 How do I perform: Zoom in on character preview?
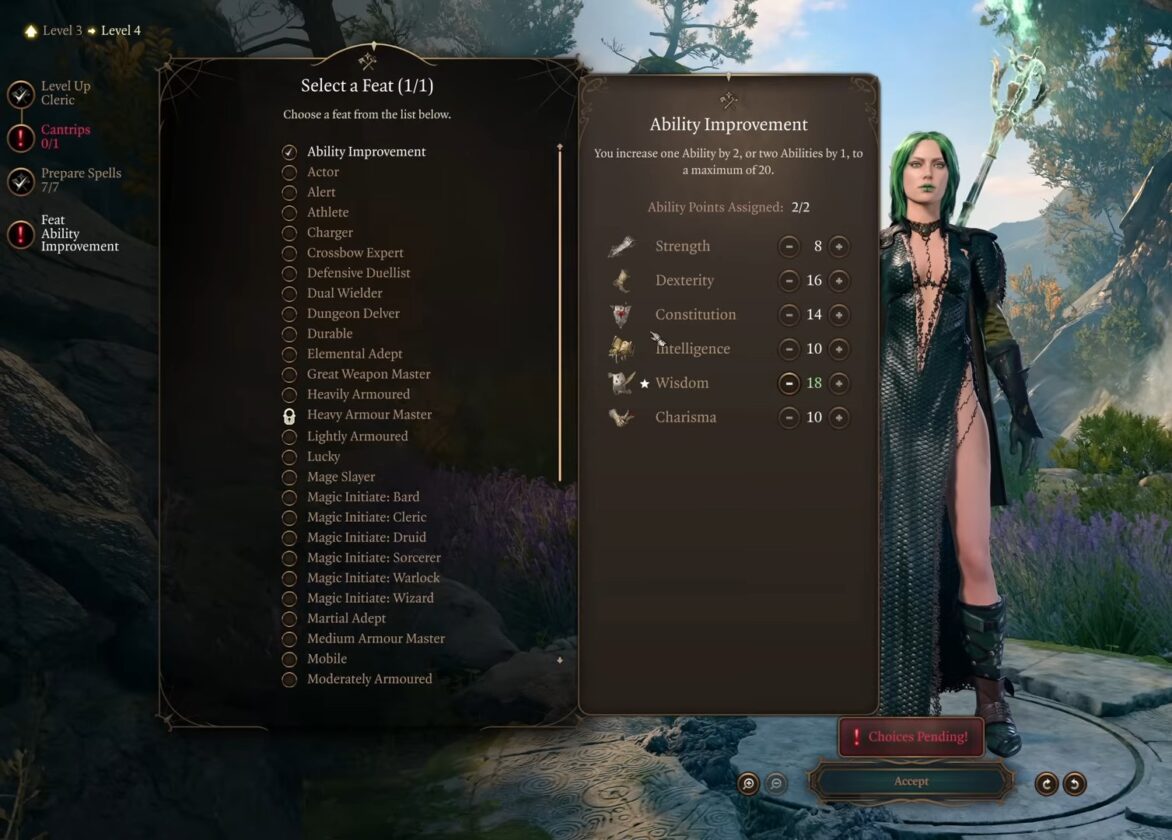pos(748,784)
